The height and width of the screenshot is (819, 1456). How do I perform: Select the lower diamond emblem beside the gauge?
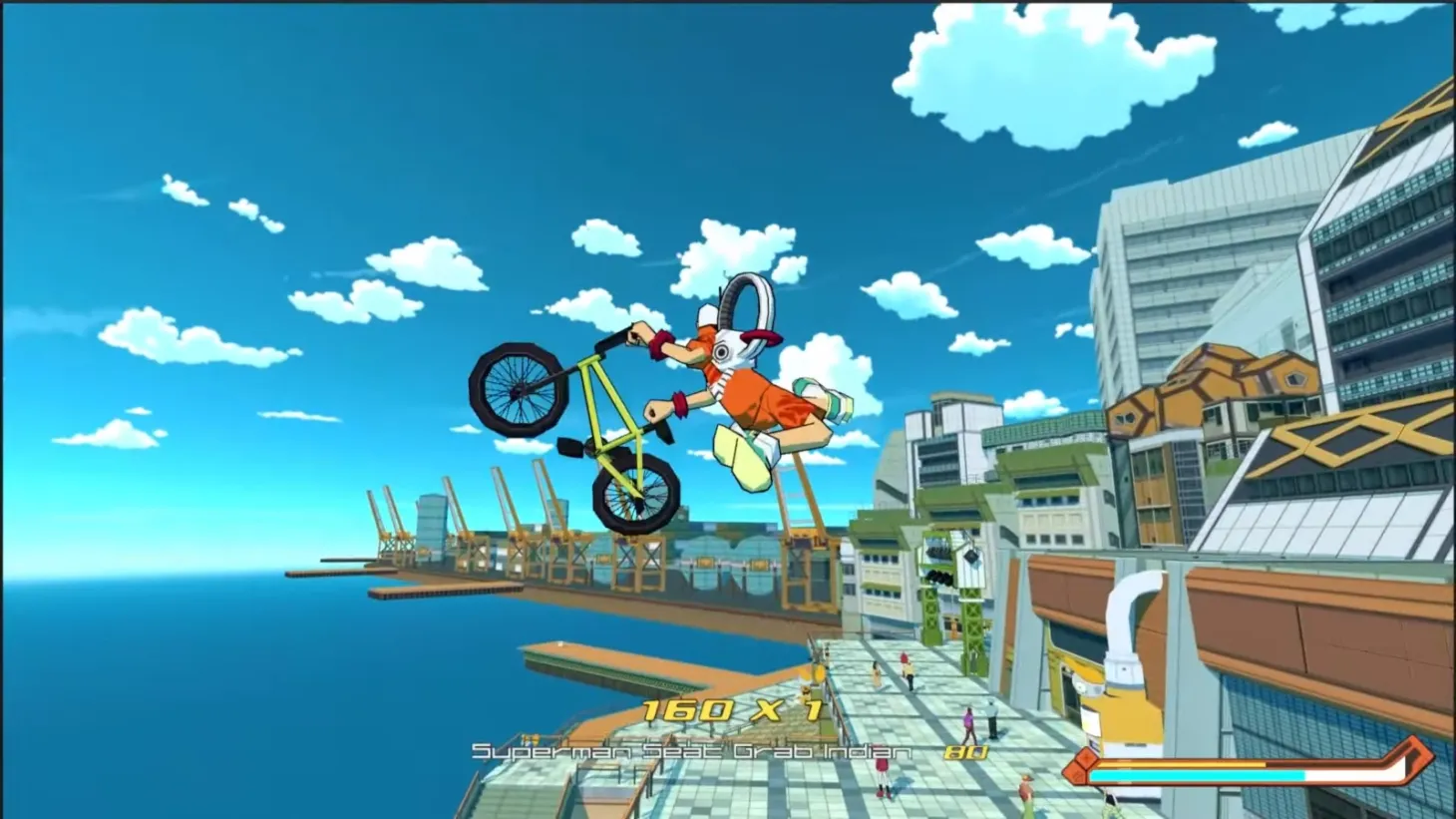(x=1077, y=774)
